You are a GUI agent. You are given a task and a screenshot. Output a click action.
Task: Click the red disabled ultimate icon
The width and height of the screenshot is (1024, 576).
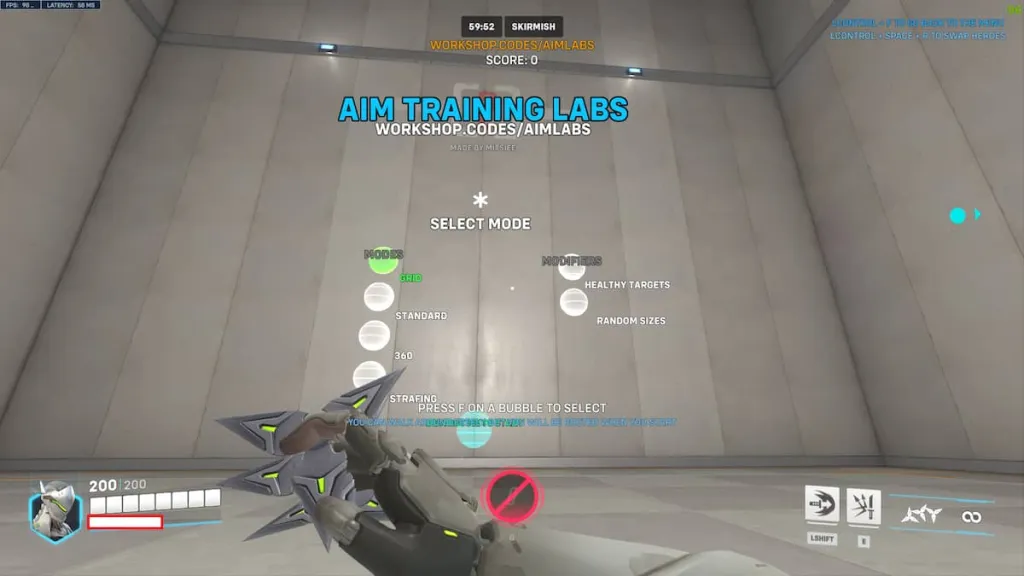coord(513,495)
